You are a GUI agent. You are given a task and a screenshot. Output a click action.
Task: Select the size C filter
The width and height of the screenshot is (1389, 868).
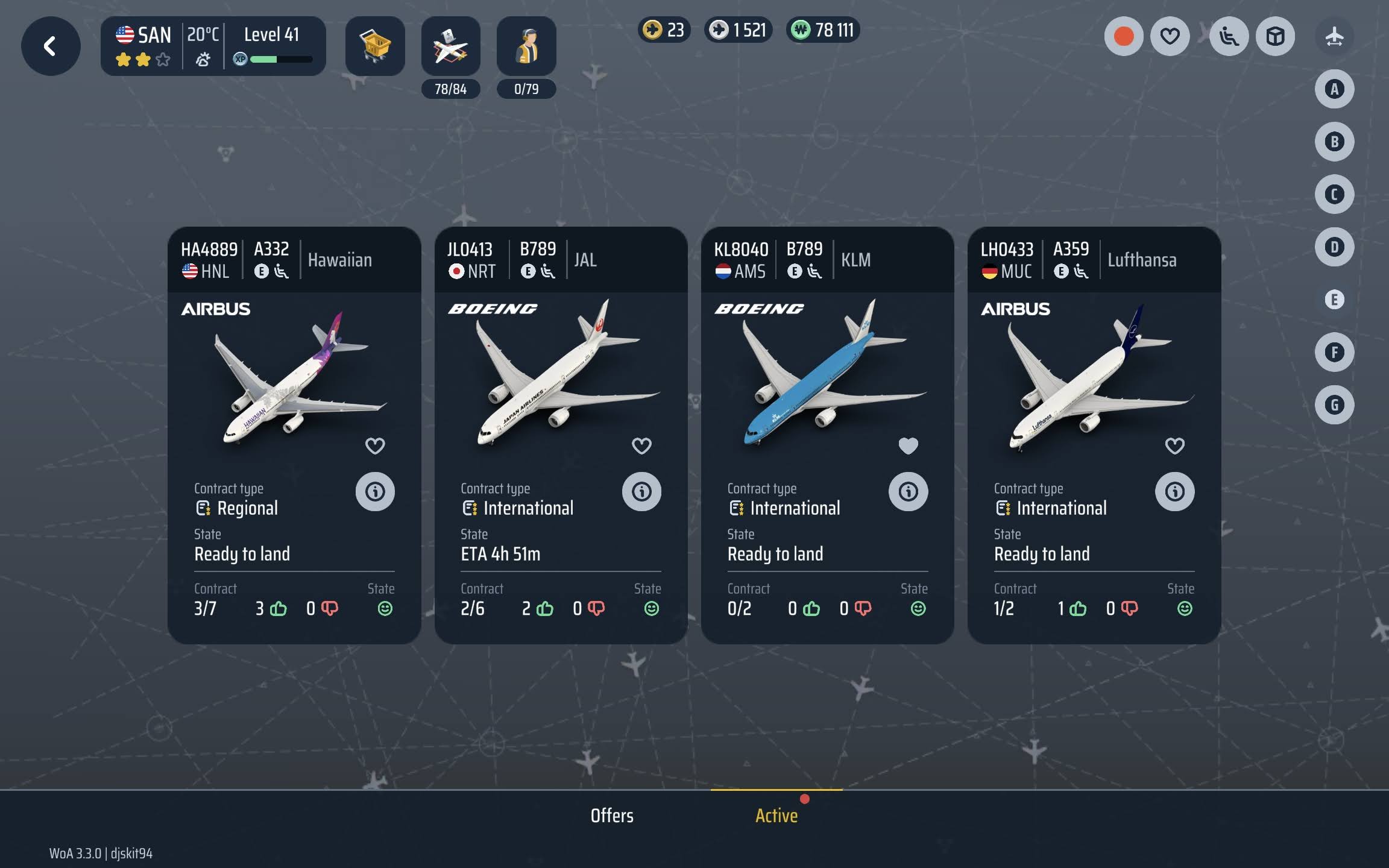pos(1334,195)
